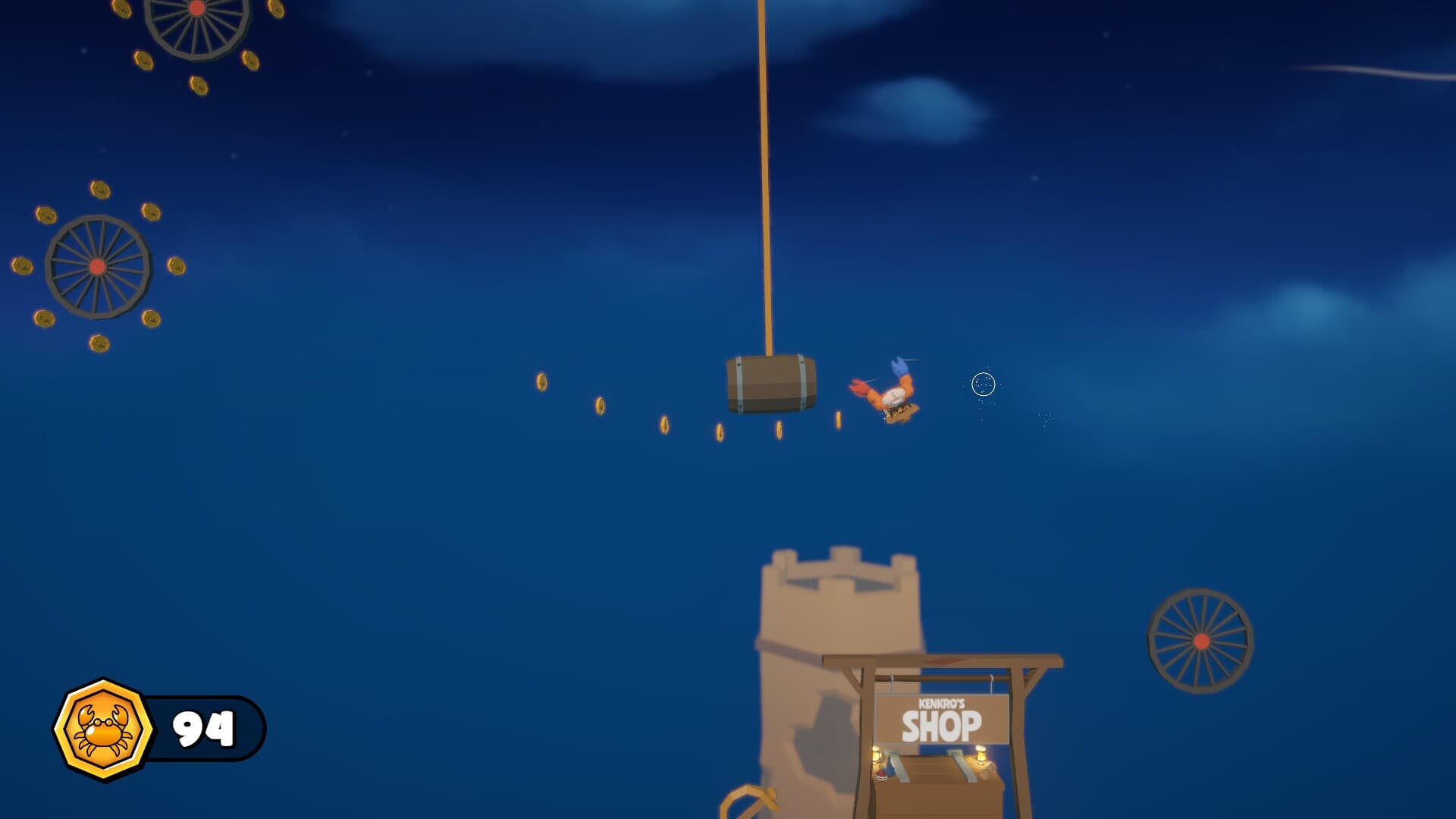Click the bubble cluster near the crab
Image resolution: width=1456 pixels, height=819 pixels.
click(x=984, y=385)
